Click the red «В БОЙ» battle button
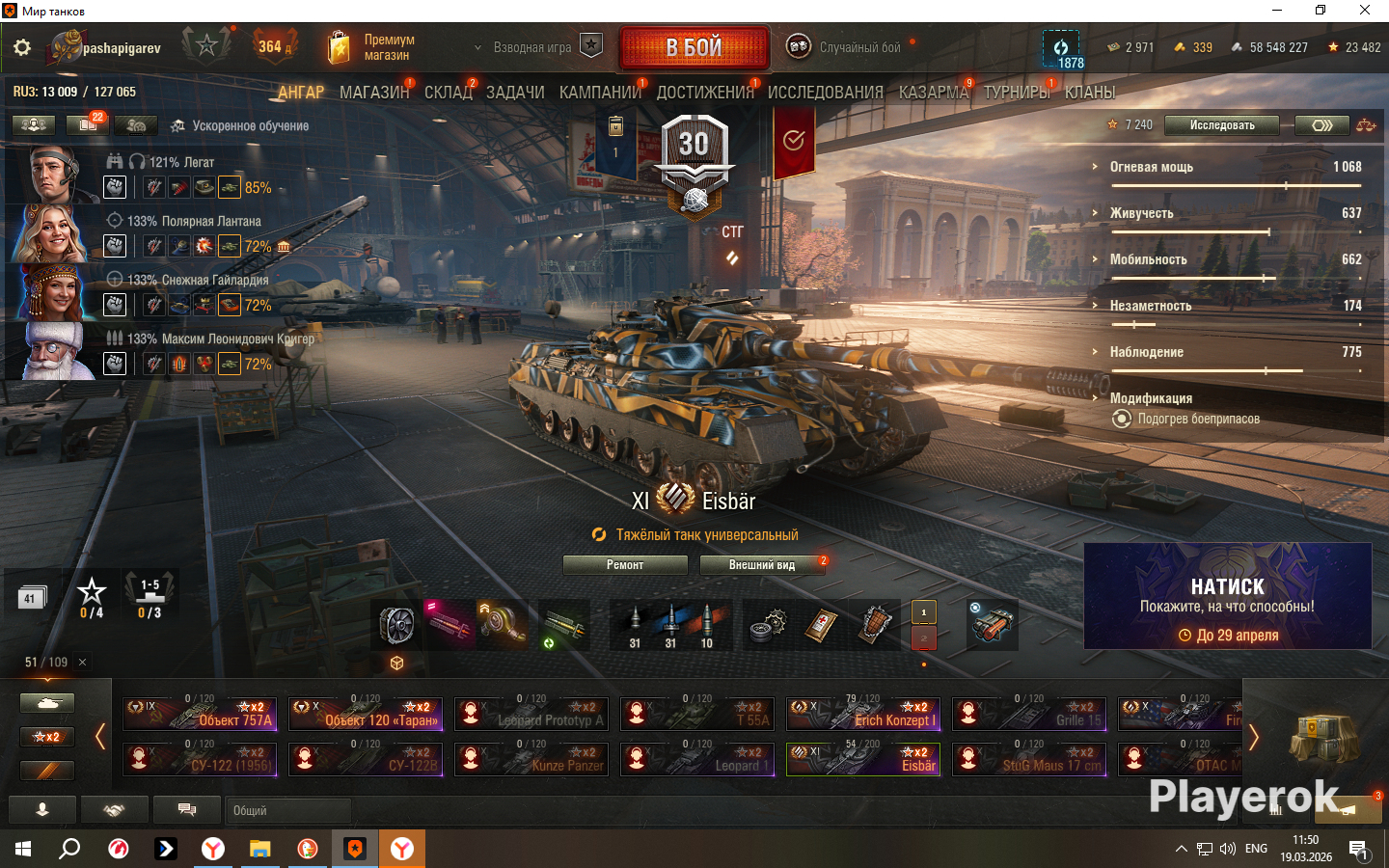 point(694,47)
